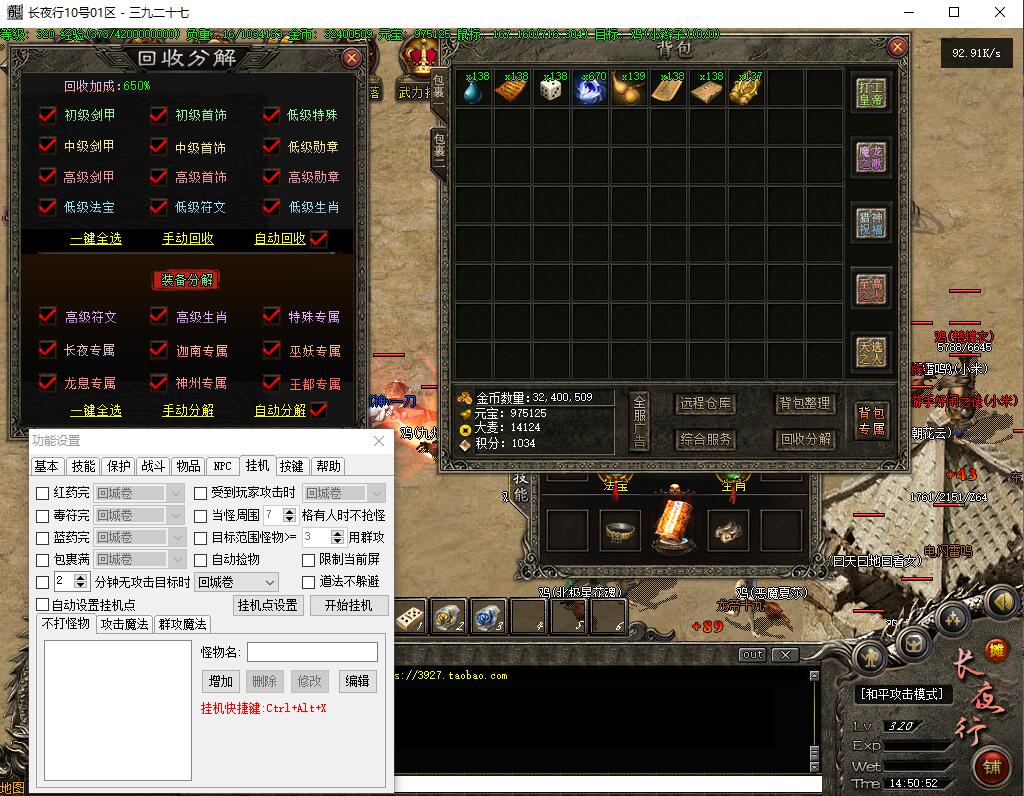This screenshot has height=796, width=1024.
Task: Switch to the 战斗 settings tab
Action: [153, 466]
